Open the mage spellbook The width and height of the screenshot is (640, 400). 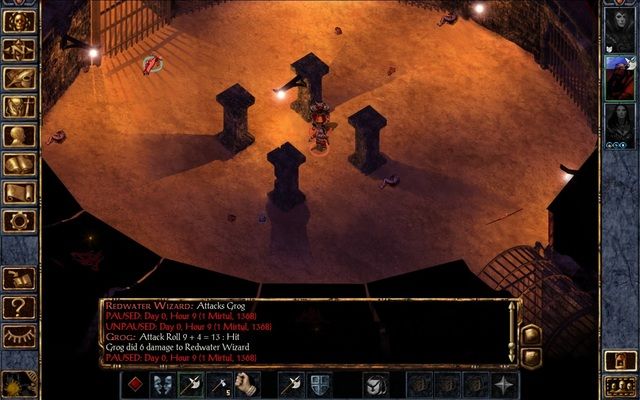(x=19, y=164)
